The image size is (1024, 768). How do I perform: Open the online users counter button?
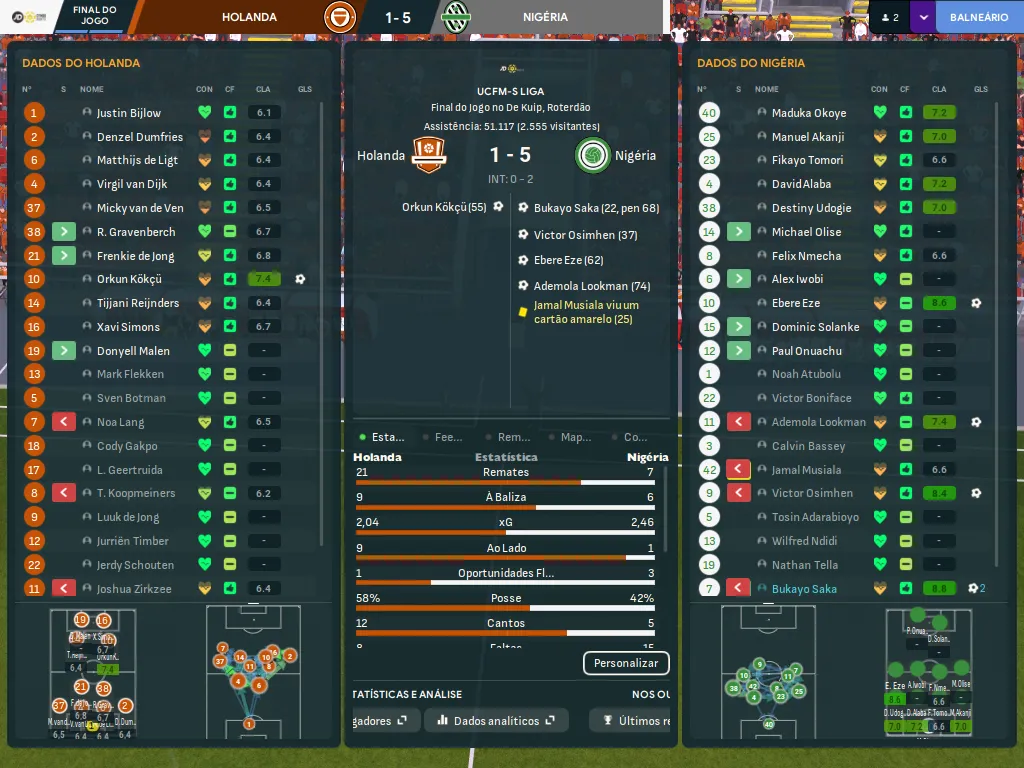(889, 17)
